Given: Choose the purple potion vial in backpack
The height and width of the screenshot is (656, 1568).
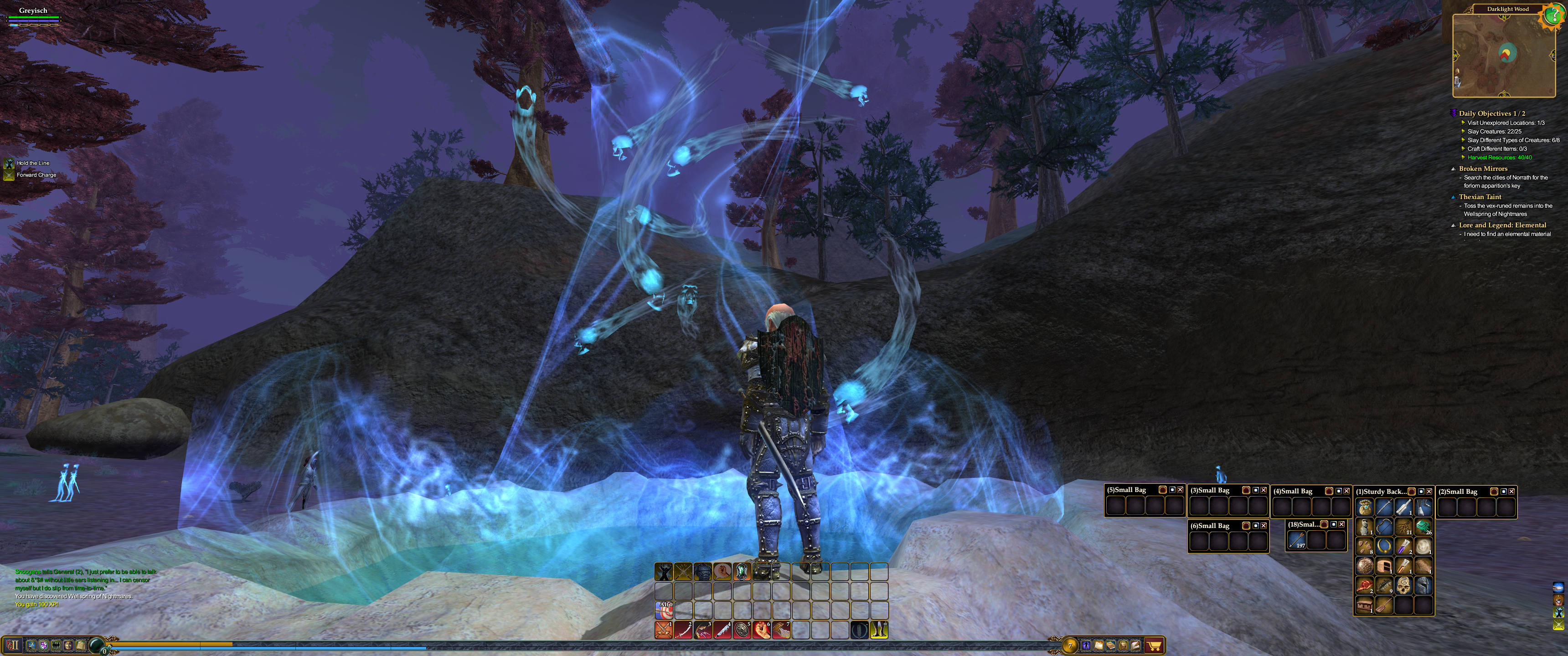Looking at the screenshot, I should point(1403,547).
